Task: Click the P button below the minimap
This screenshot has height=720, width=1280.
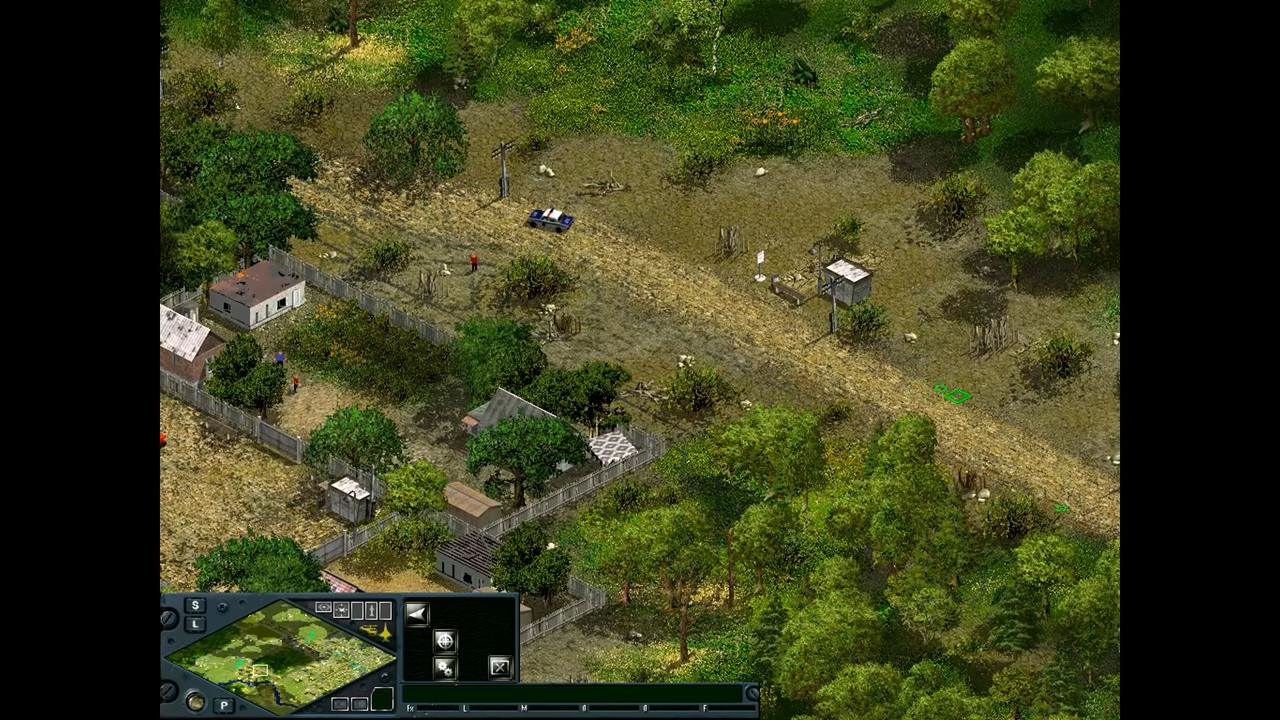Action: click(x=224, y=705)
